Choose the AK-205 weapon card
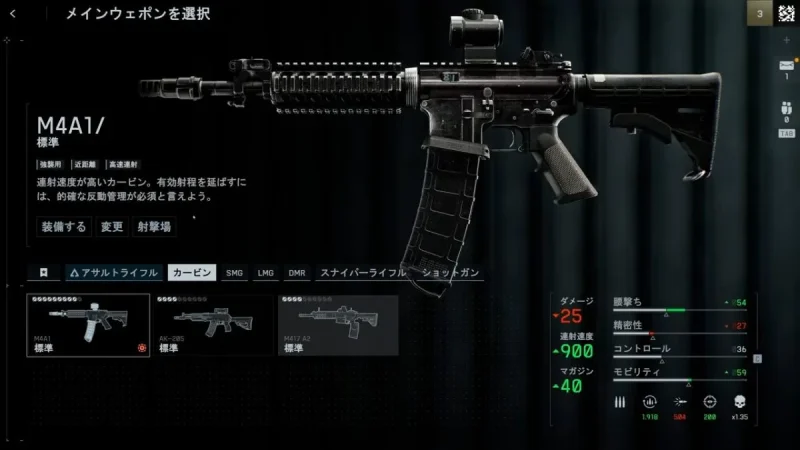This screenshot has width=800, height=450. click(x=212, y=325)
